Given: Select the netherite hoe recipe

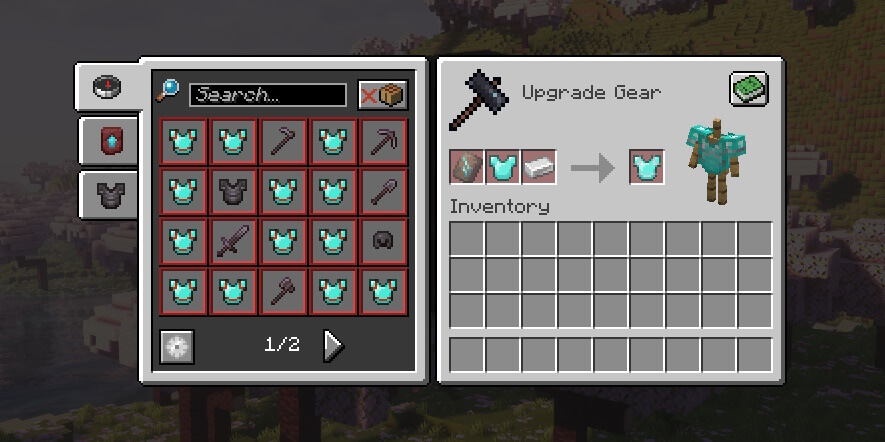Looking at the screenshot, I should coord(283,142).
